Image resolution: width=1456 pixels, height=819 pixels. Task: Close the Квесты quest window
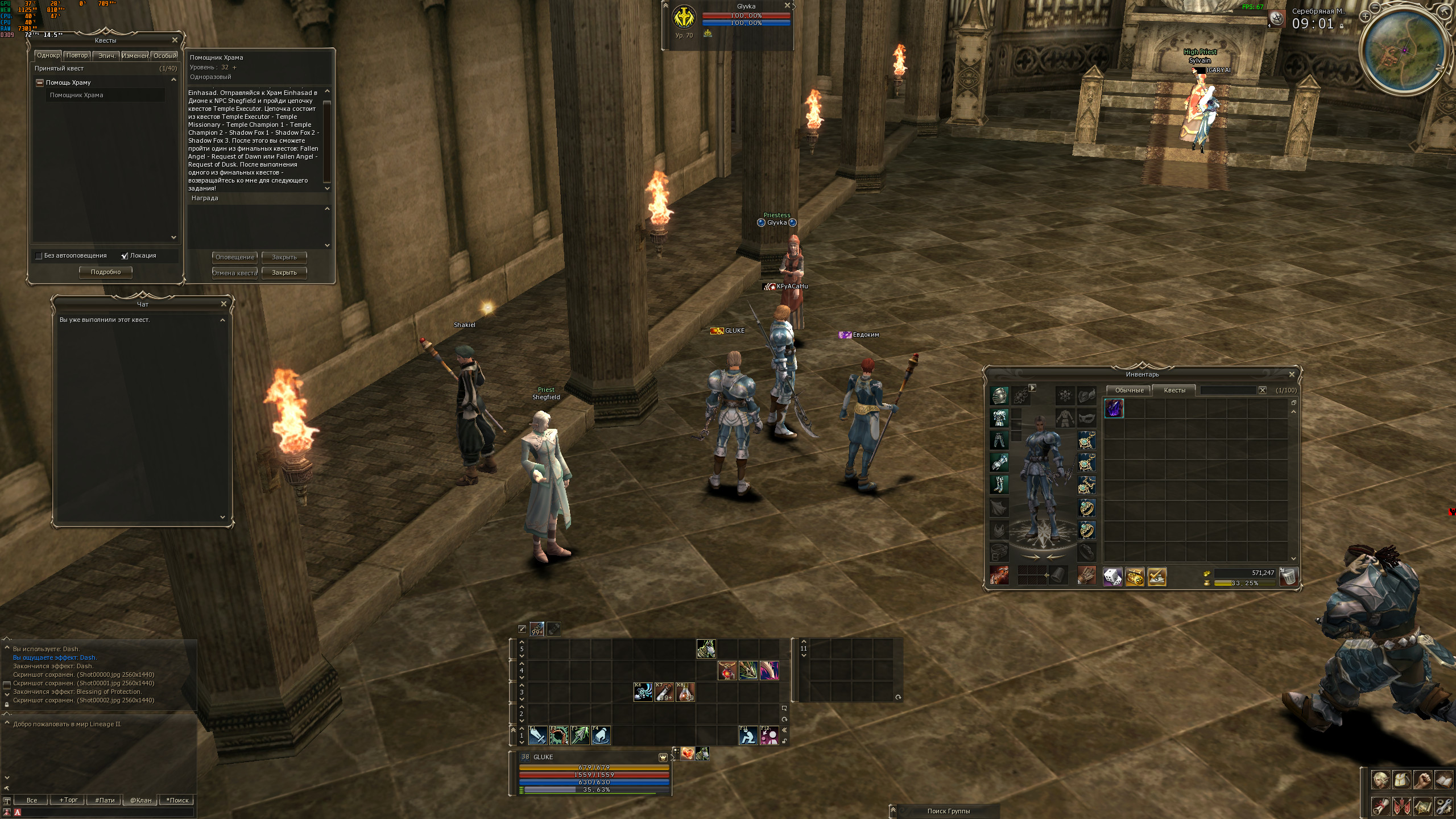tap(175, 40)
